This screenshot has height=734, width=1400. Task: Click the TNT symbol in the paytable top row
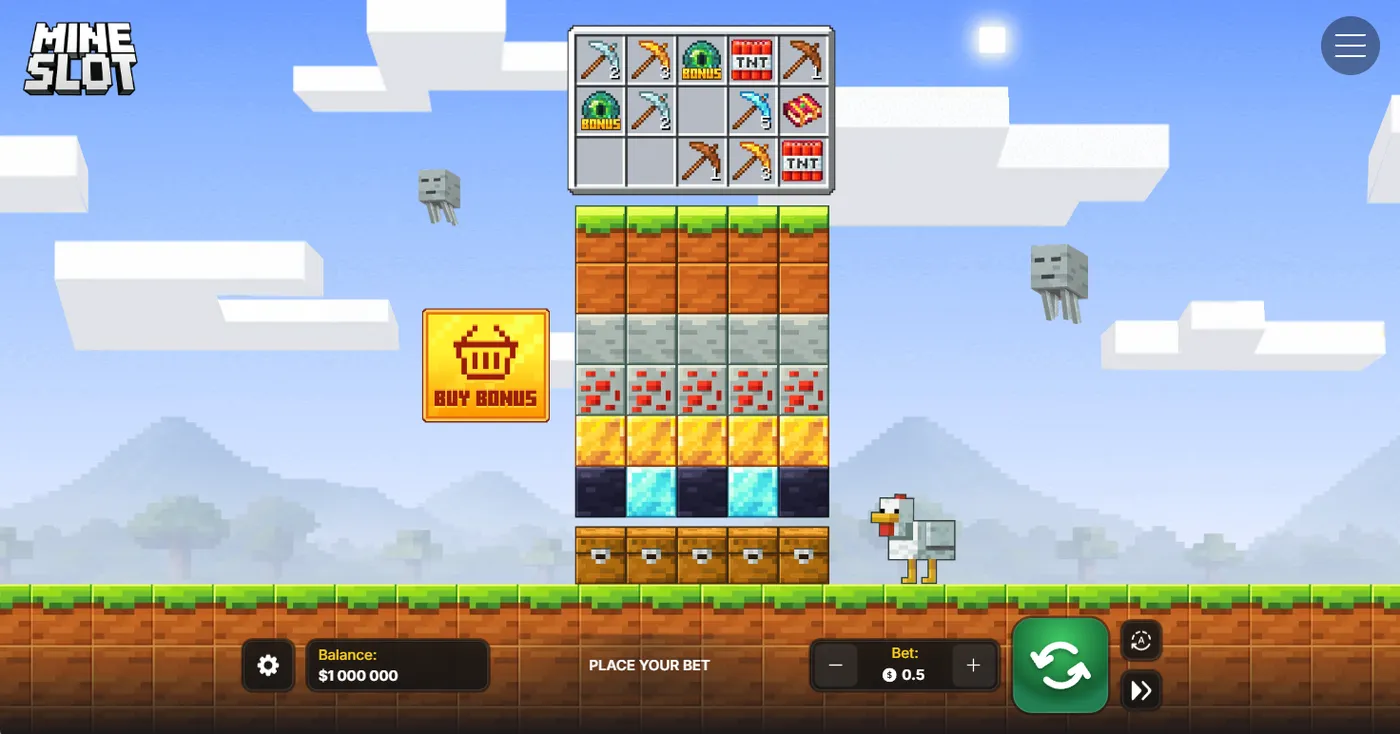pyautogui.click(x=752, y=59)
